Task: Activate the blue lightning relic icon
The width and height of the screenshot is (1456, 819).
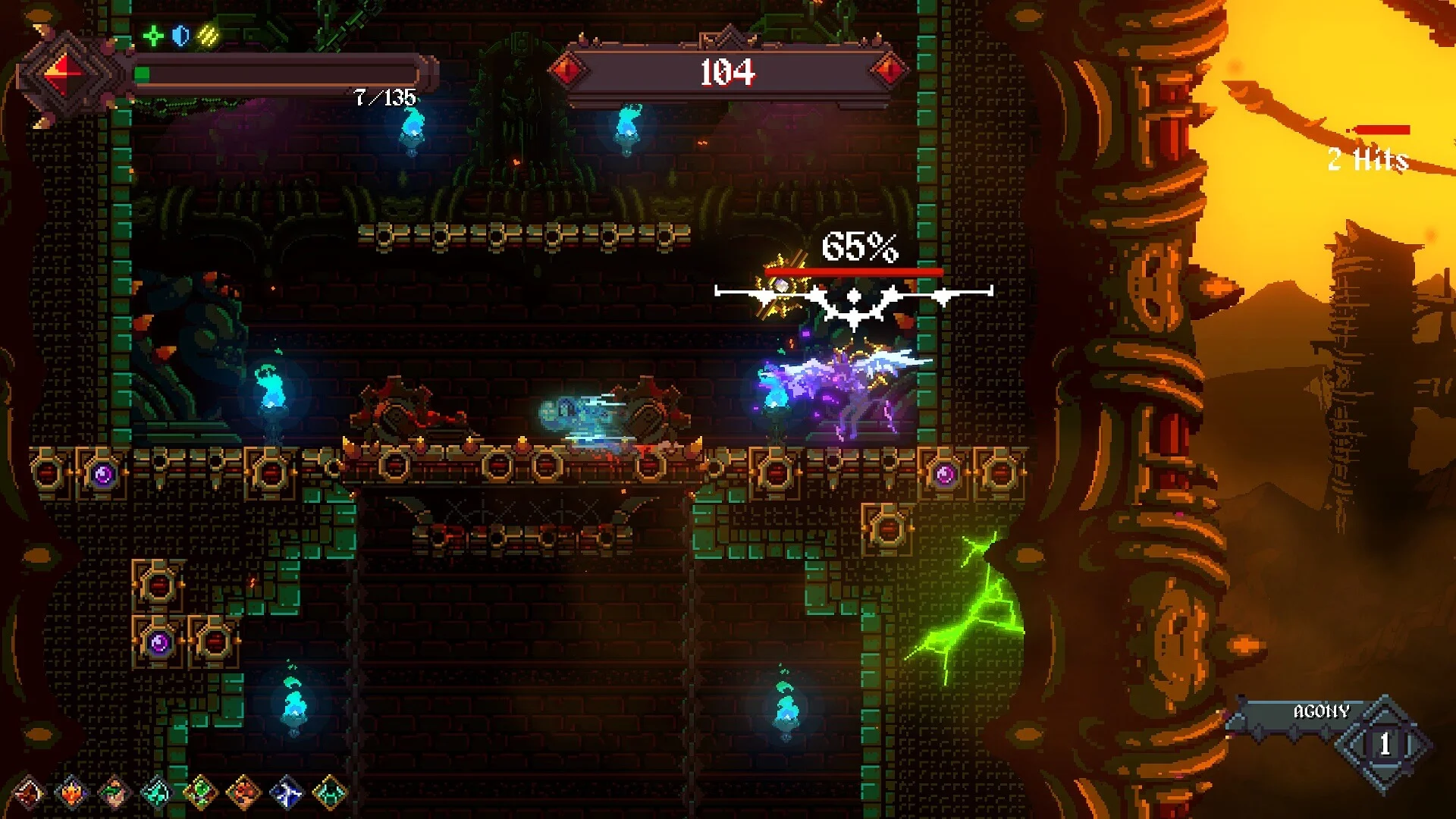Action: coord(287,793)
